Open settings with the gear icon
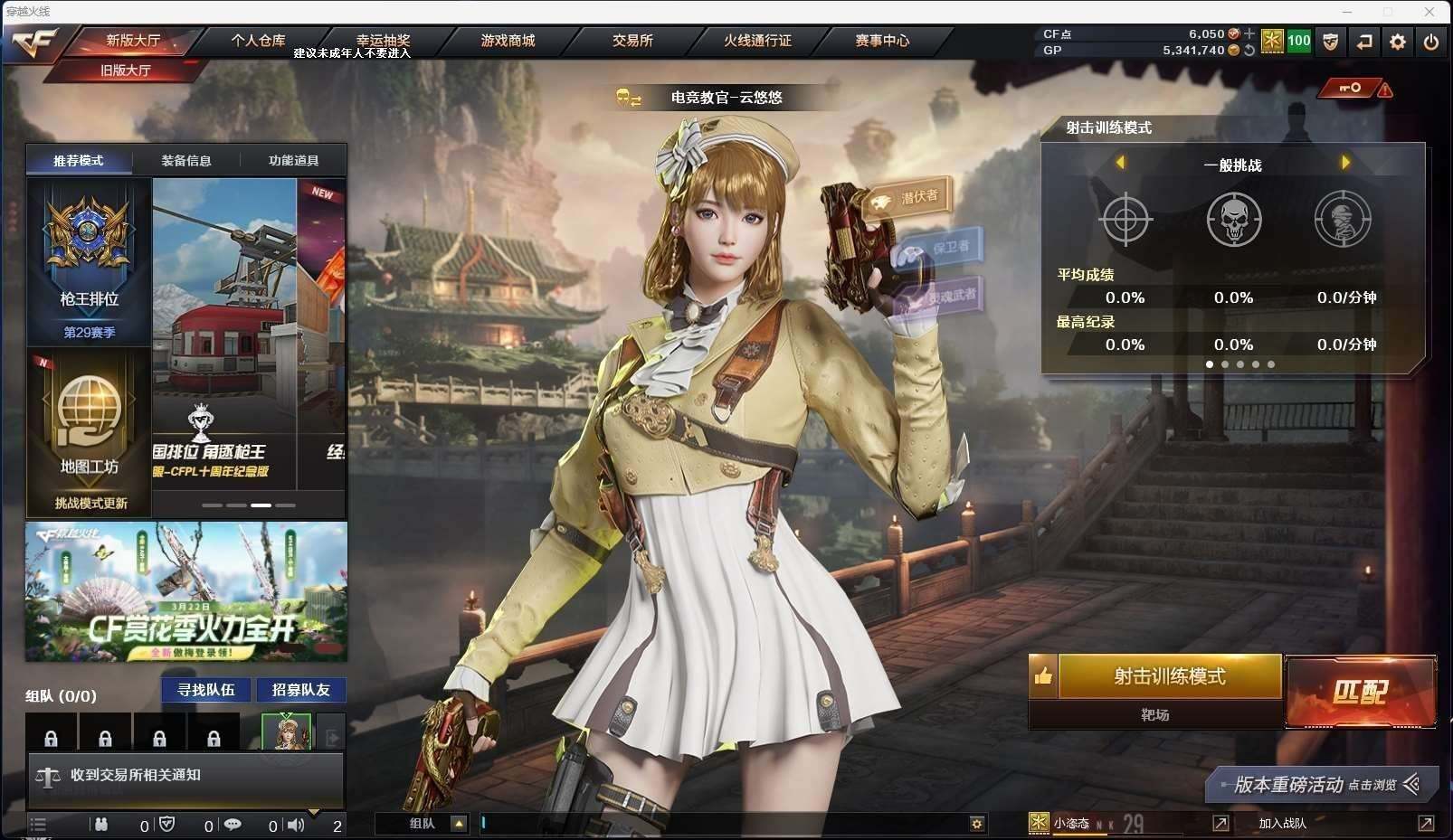The image size is (1453, 840). coord(1398,42)
